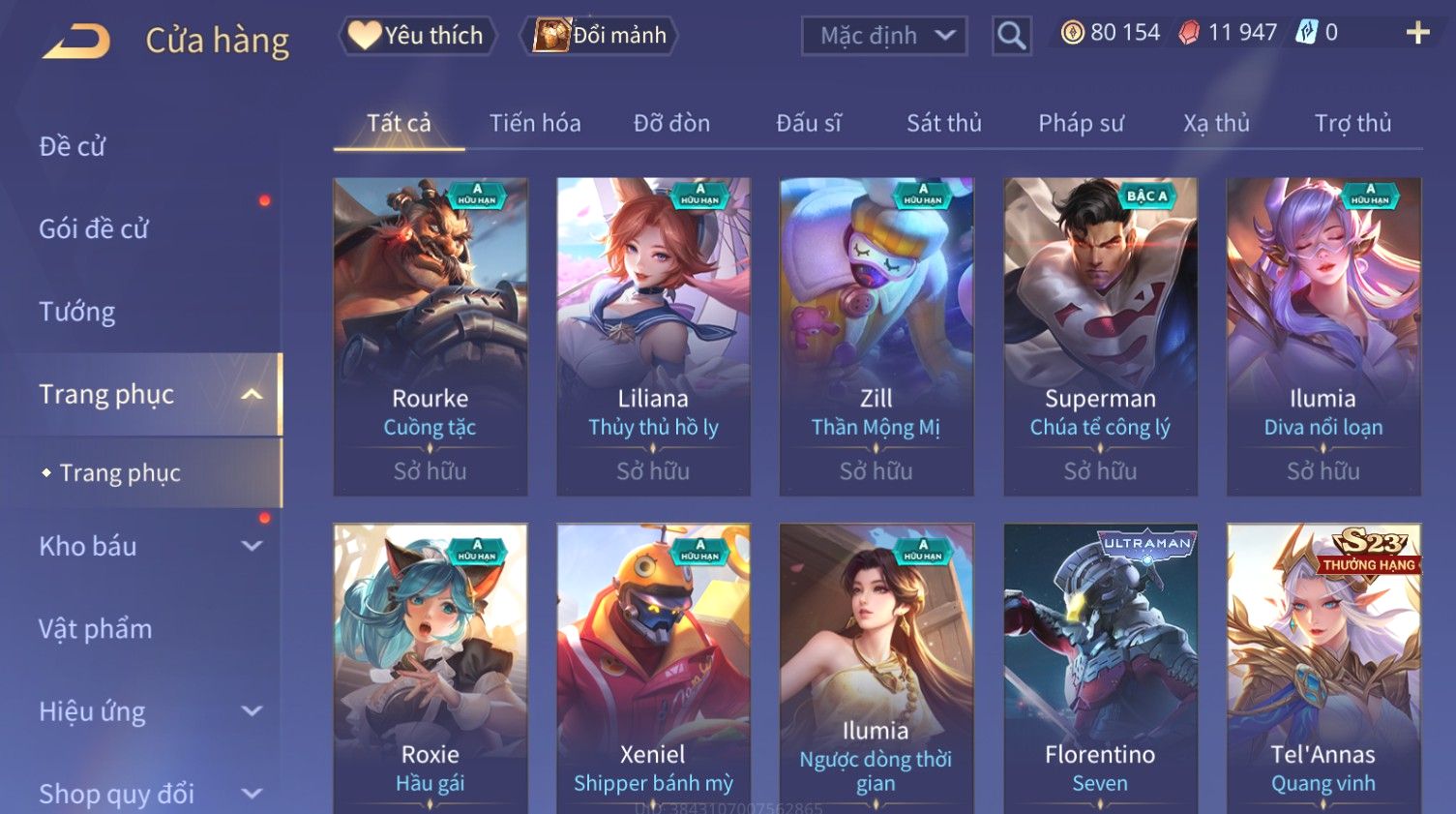The width and height of the screenshot is (1456, 814).
Task: Click the magnifier search button
Action: click(1011, 37)
